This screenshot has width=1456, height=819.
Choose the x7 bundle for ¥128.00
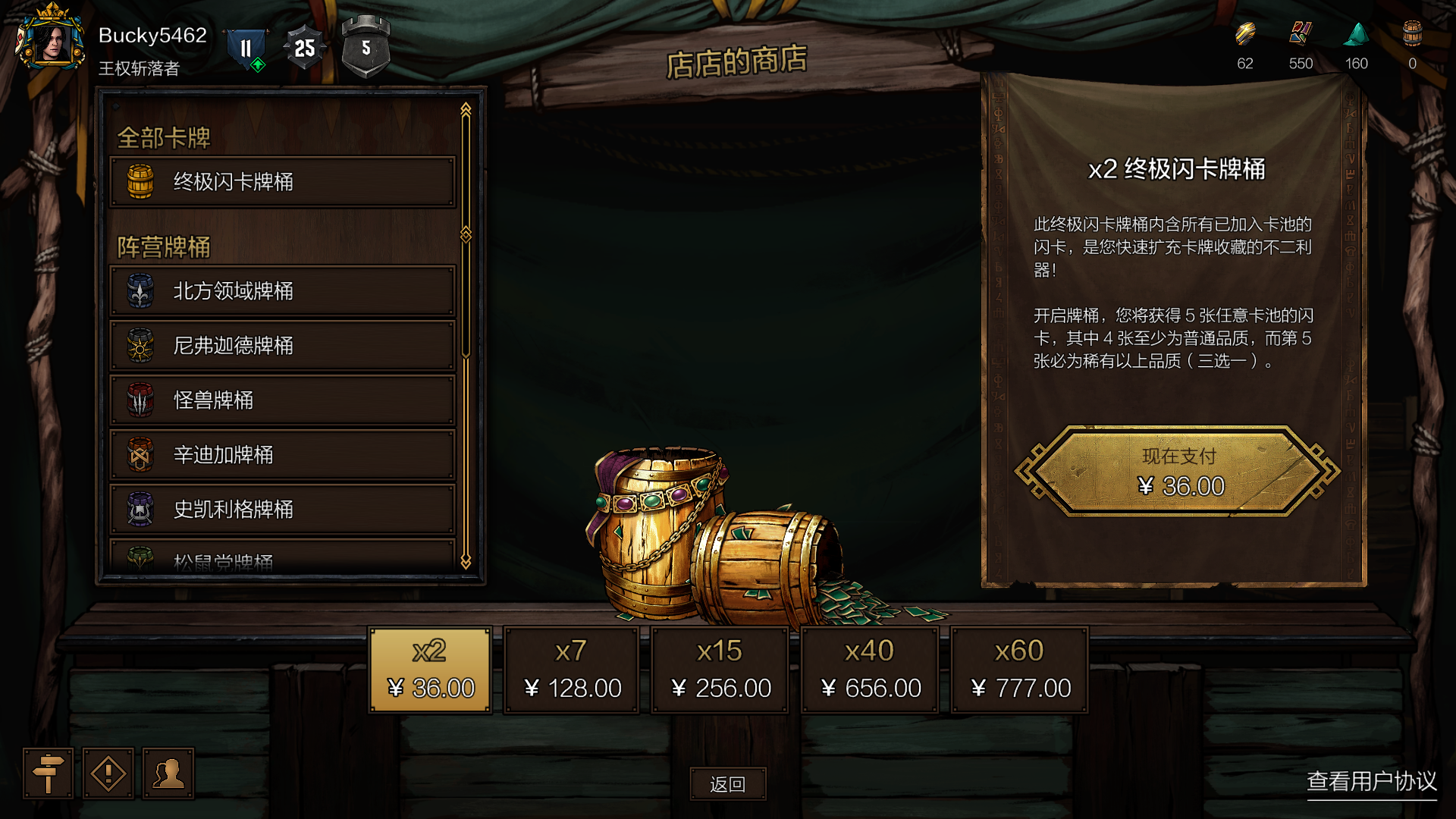click(572, 670)
